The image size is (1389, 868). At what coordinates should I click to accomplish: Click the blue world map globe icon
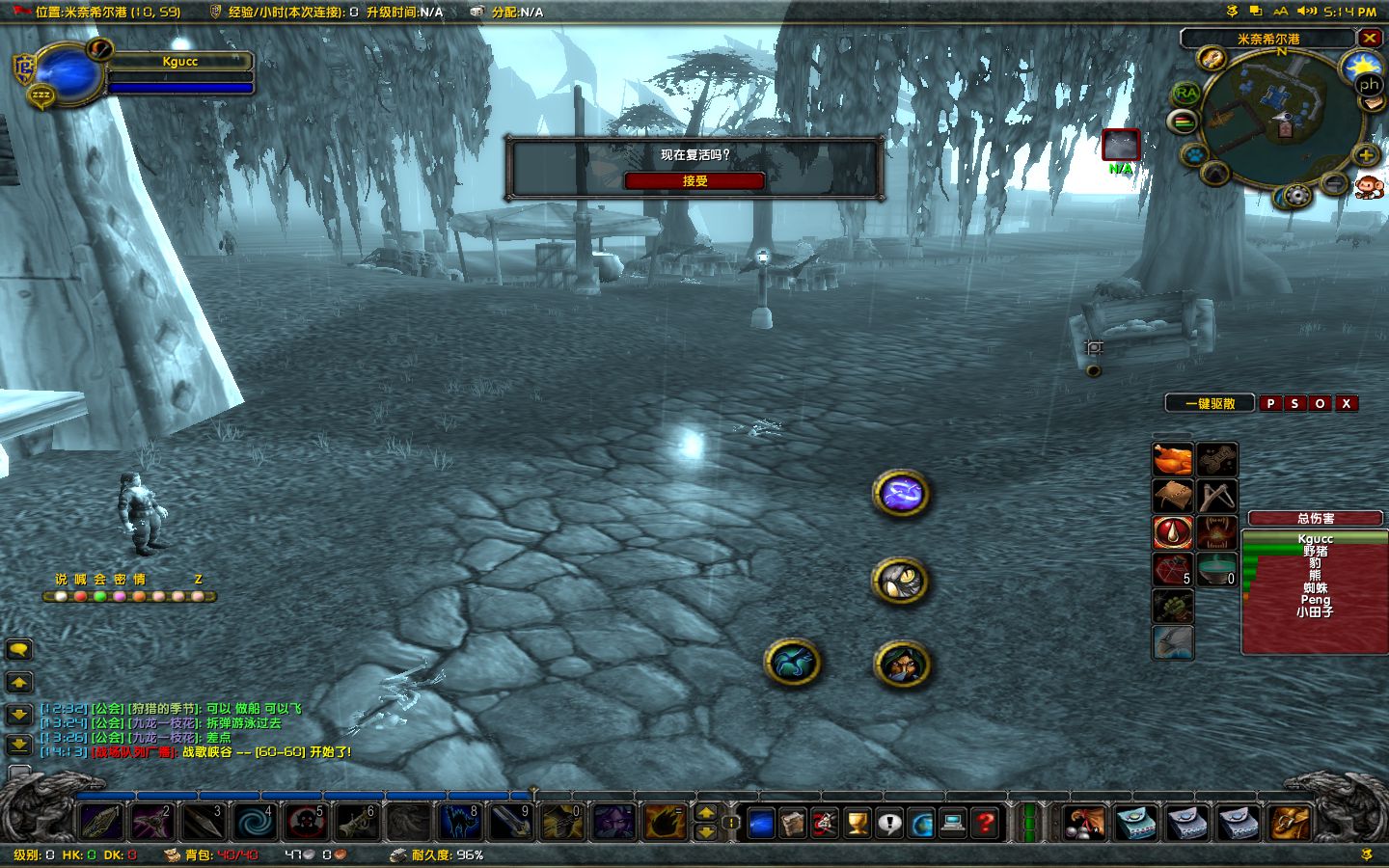(x=920, y=825)
